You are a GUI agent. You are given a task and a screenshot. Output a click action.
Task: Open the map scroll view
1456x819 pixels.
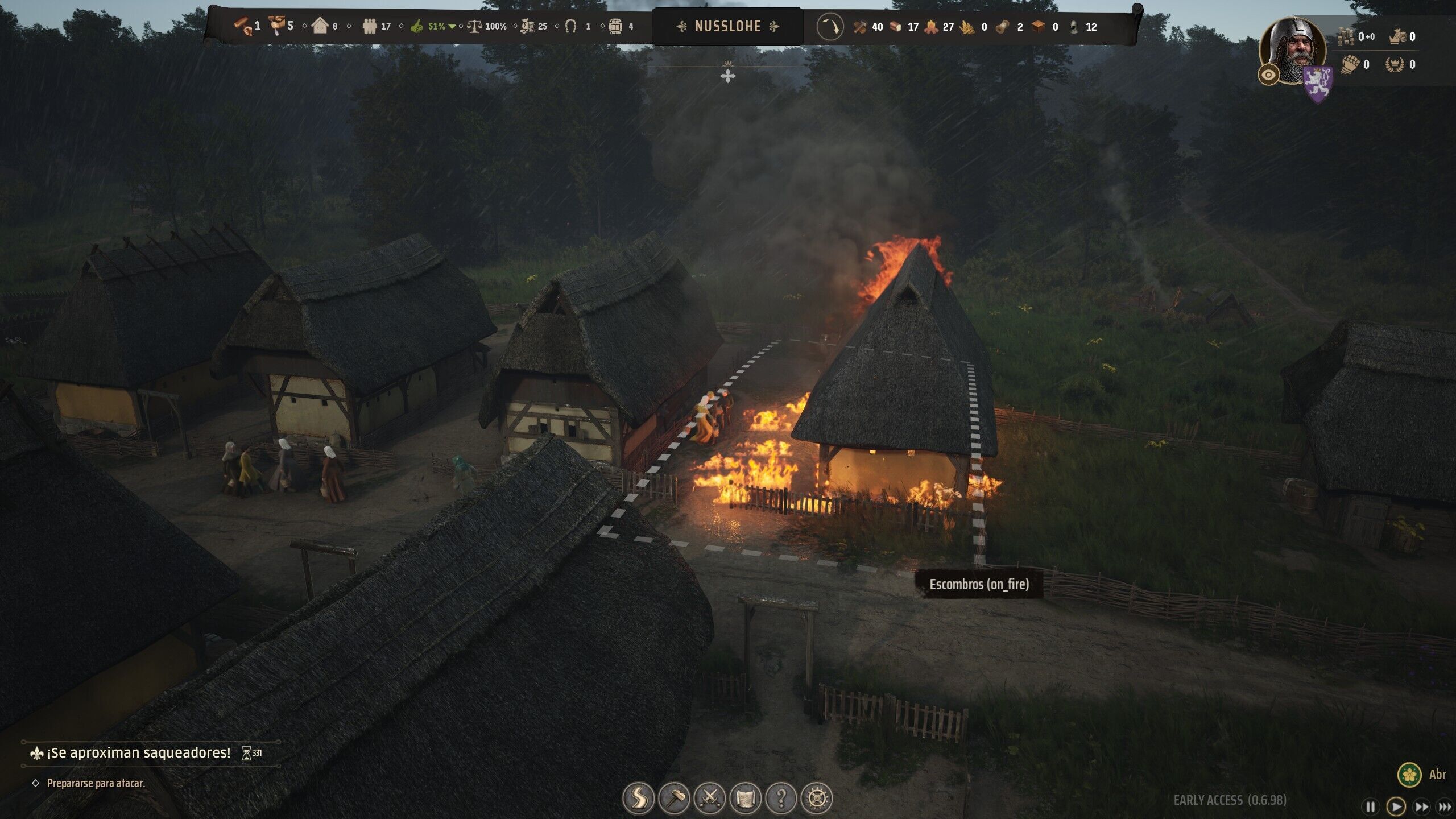pos(745,798)
